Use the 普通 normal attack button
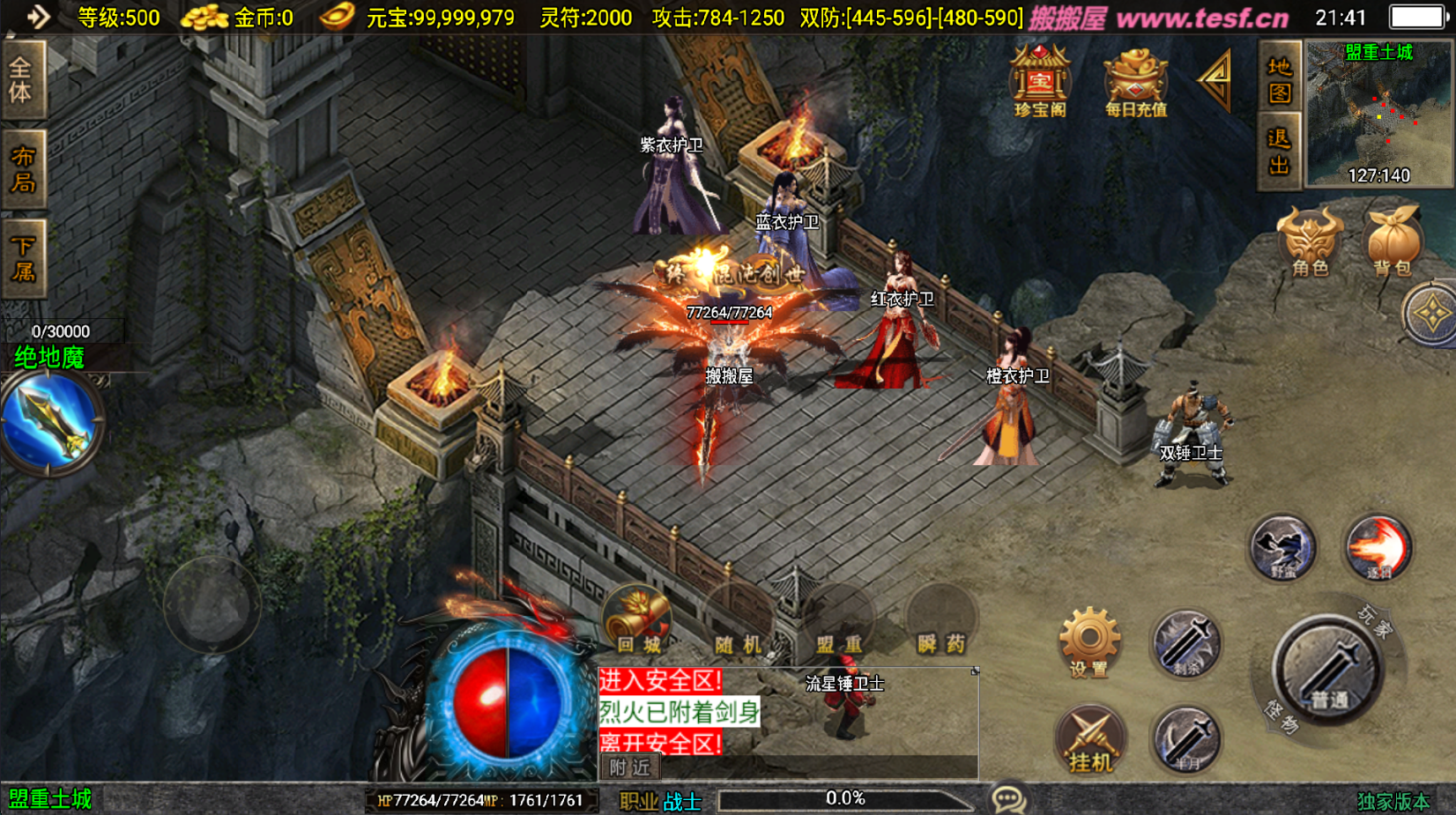 [x=1327, y=671]
